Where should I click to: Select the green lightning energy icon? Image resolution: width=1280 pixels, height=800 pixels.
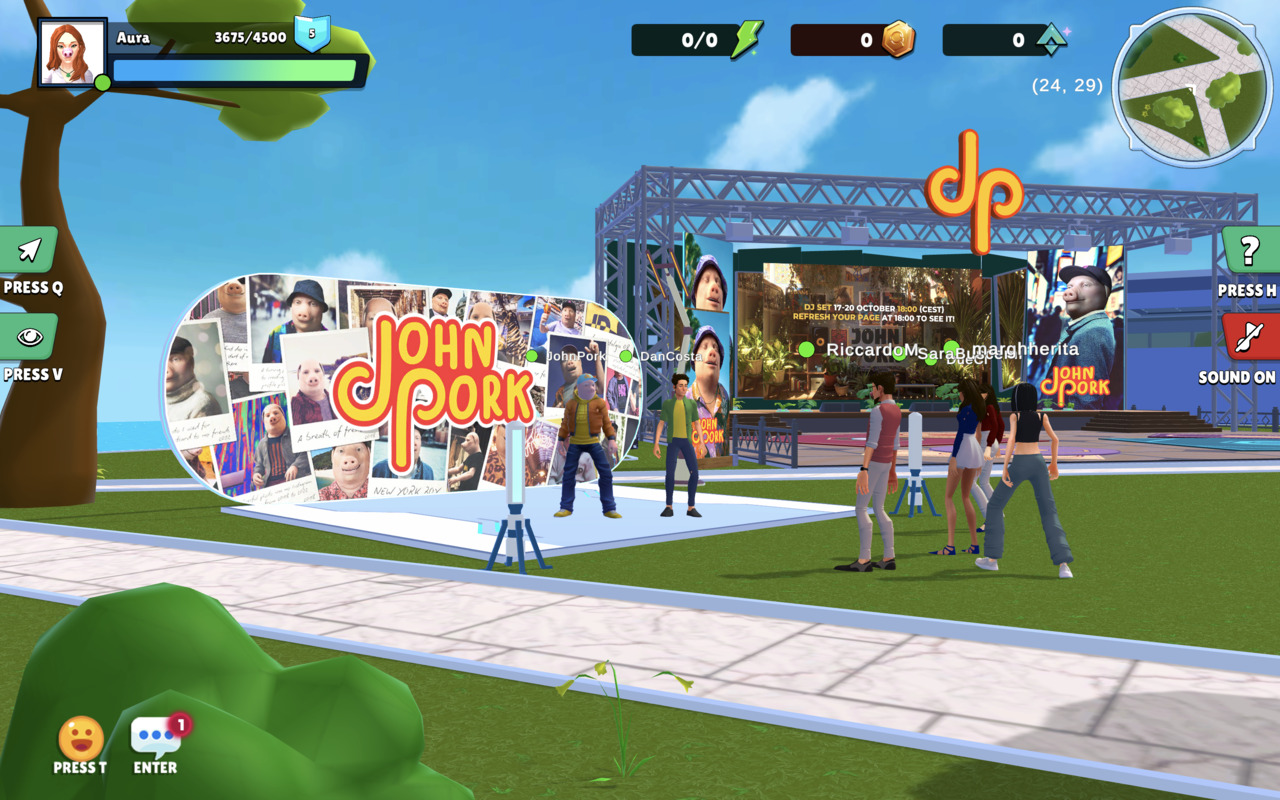(x=746, y=39)
